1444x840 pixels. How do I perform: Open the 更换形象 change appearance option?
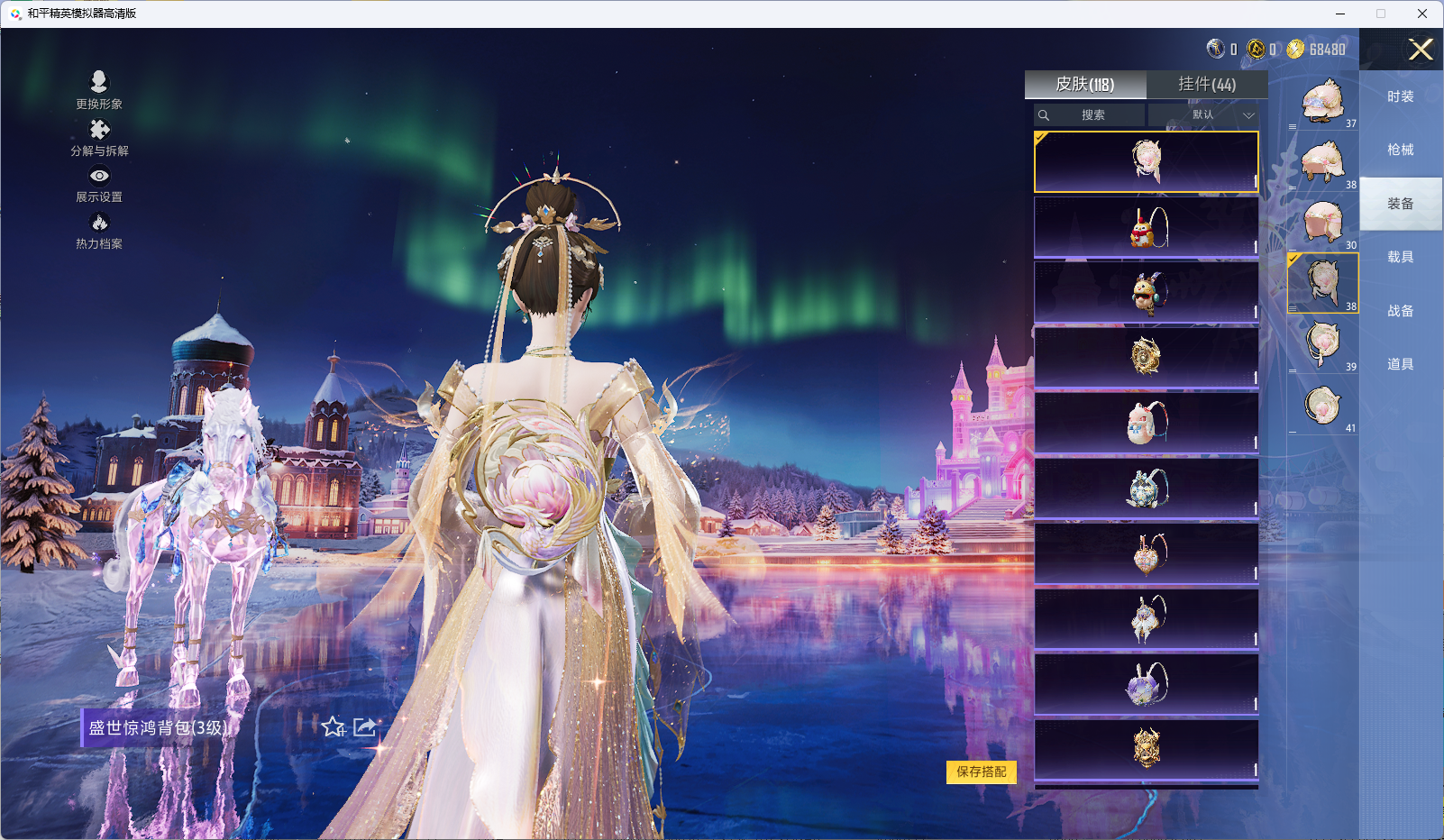pyautogui.click(x=99, y=90)
